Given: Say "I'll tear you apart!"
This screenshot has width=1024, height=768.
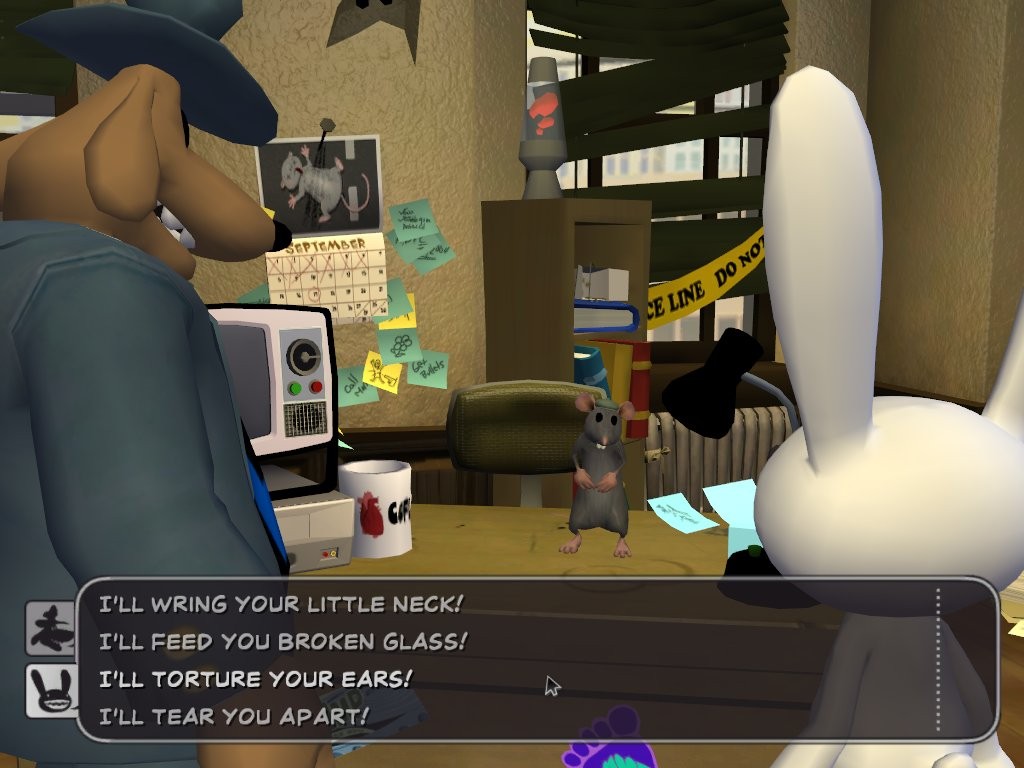Looking at the screenshot, I should [x=234, y=716].
